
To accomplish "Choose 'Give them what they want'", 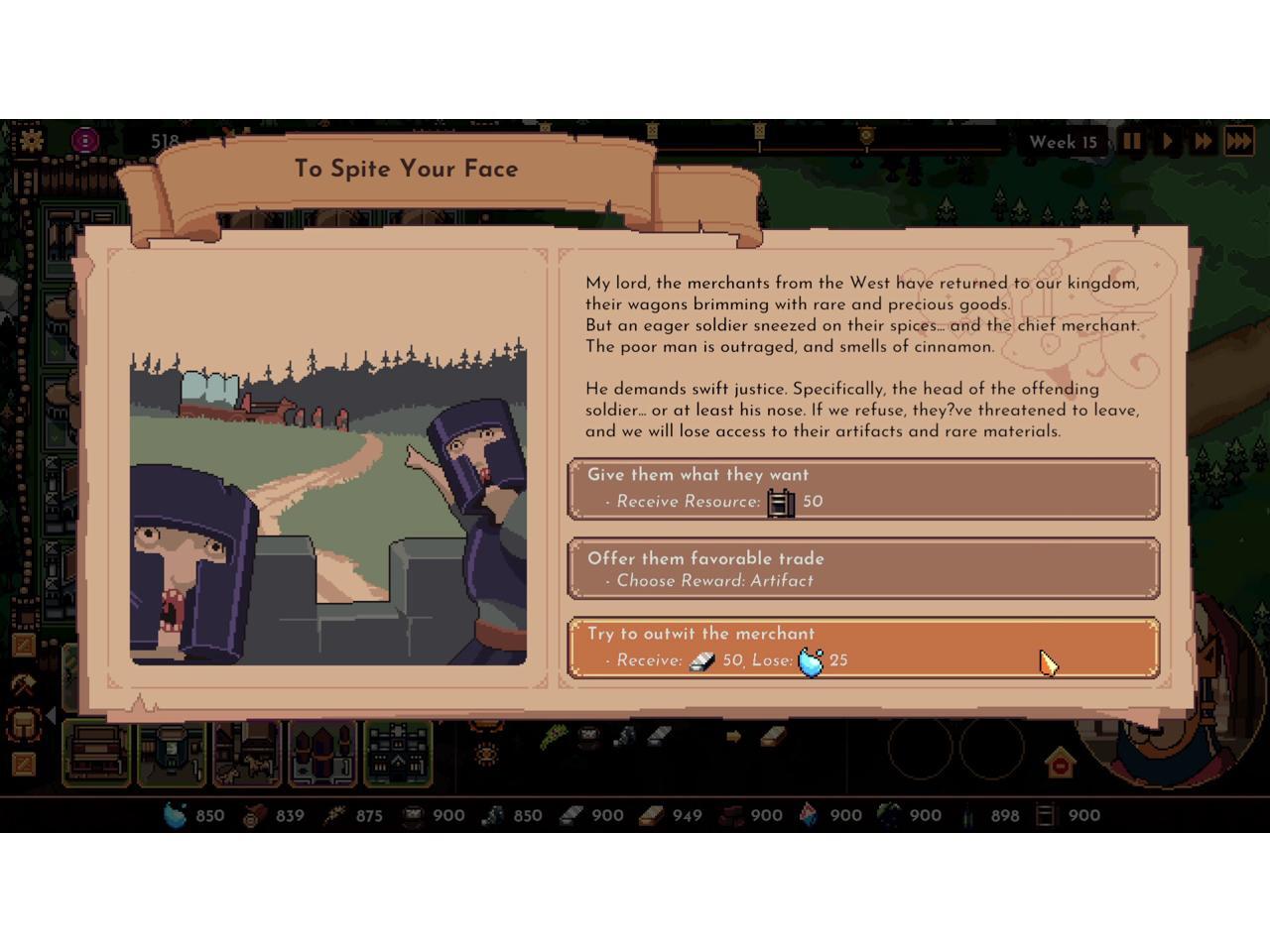I will coord(863,488).
